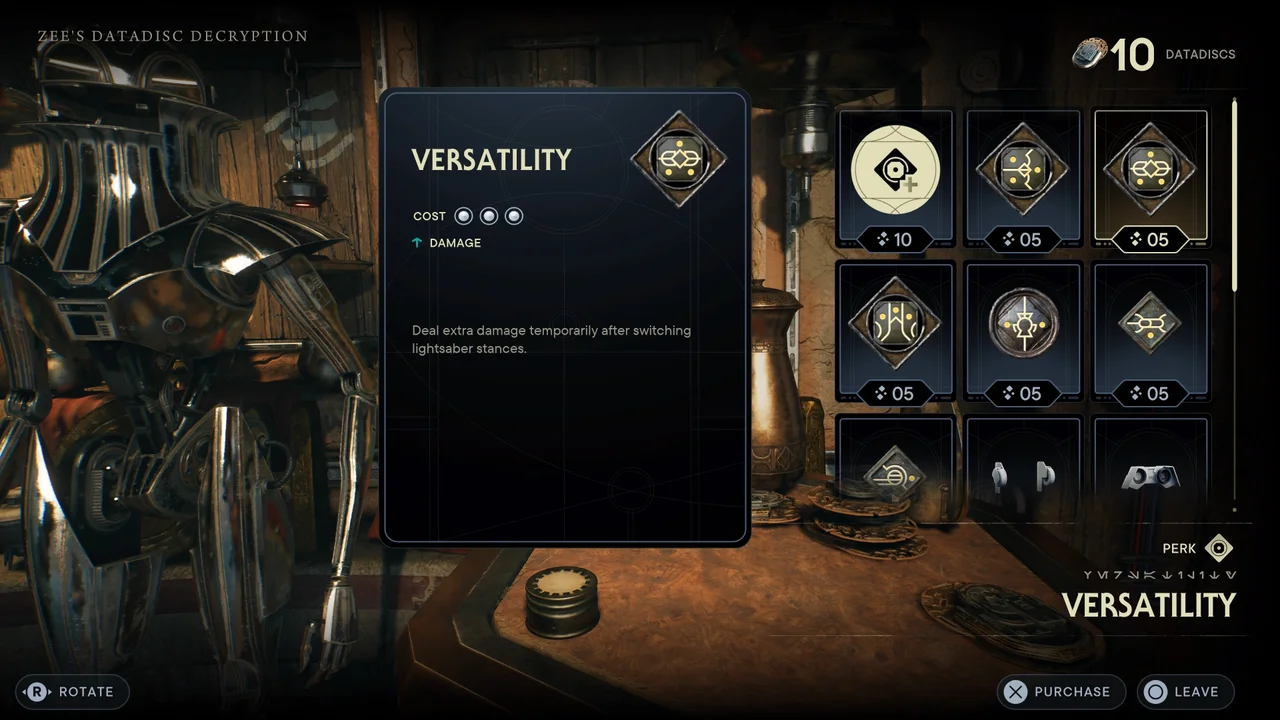Image resolution: width=1280 pixels, height=720 pixels.
Task: Select the small diamond perk ending the second row
Action: pyautogui.click(x=1151, y=322)
